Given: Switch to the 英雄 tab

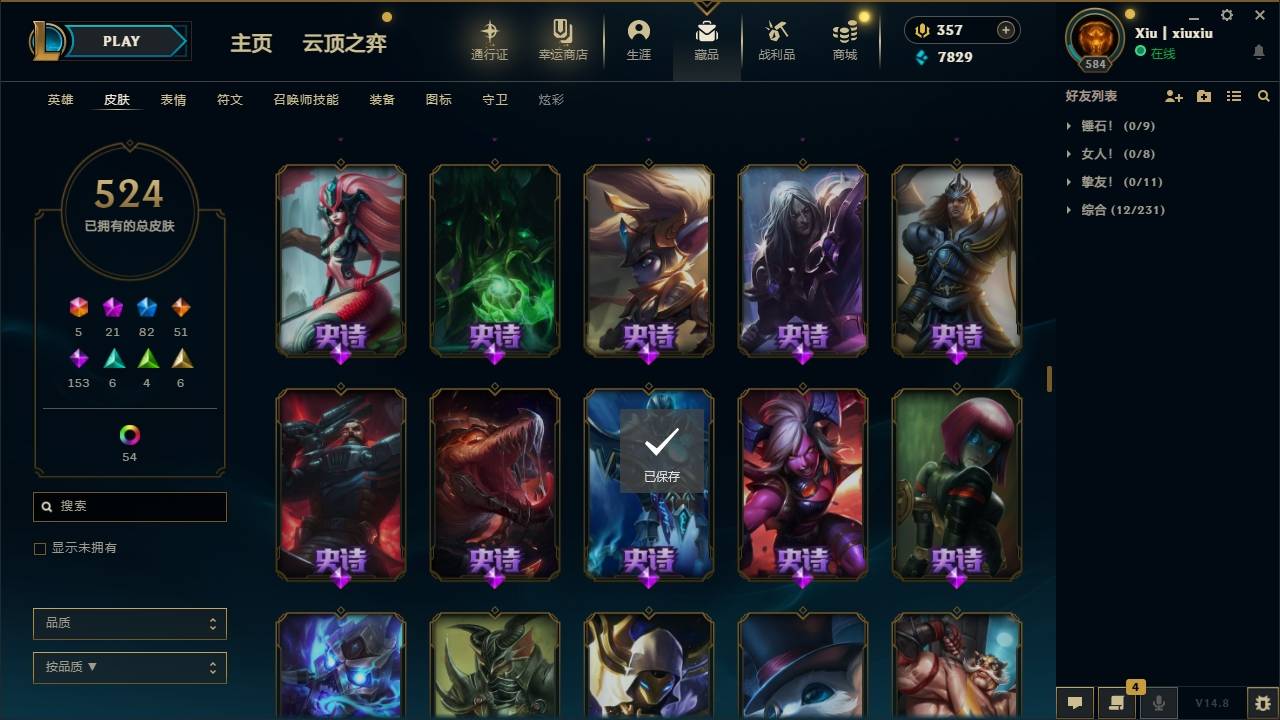Looking at the screenshot, I should [59, 99].
